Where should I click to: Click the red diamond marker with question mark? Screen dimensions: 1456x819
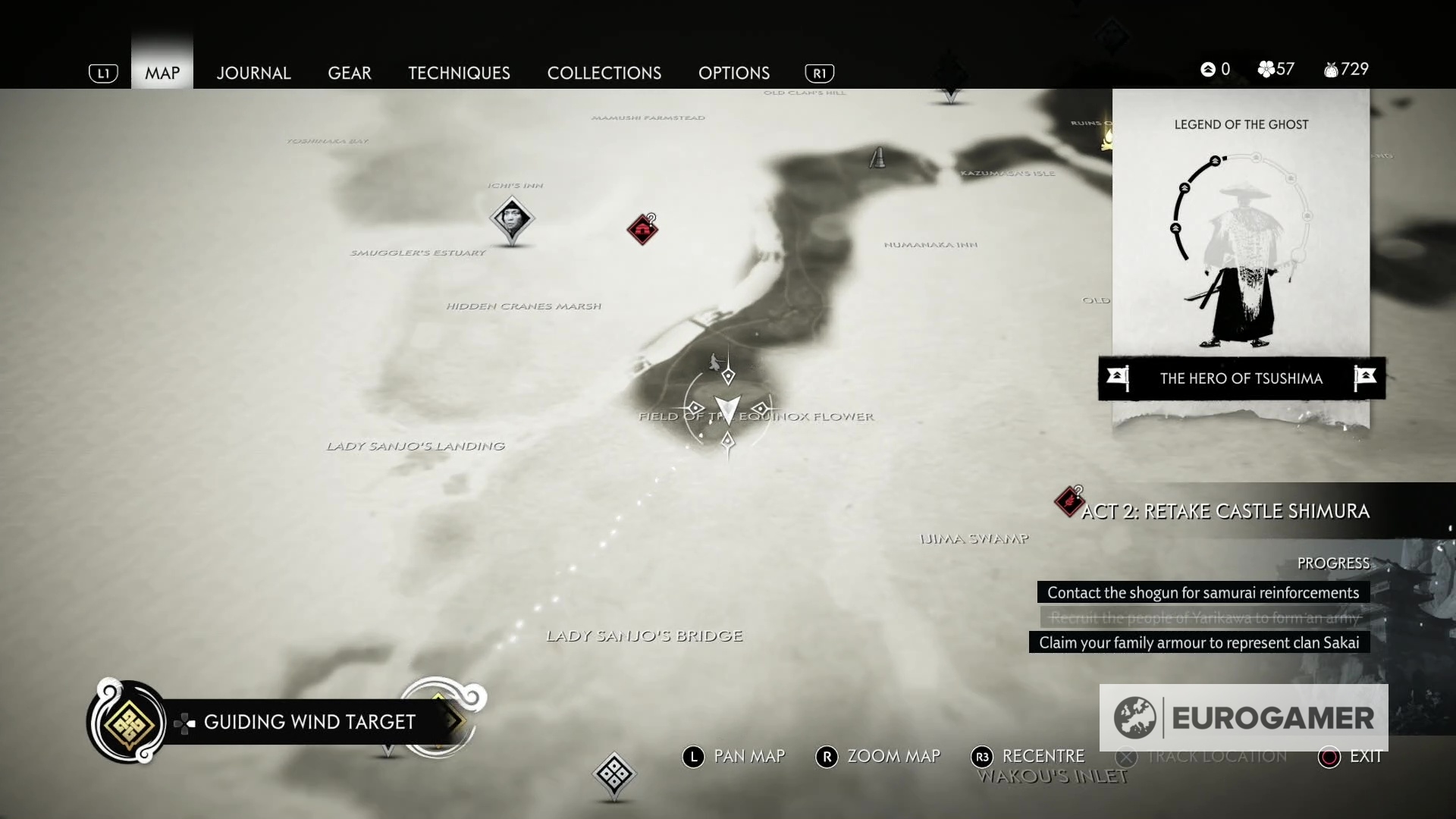click(642, 229)
